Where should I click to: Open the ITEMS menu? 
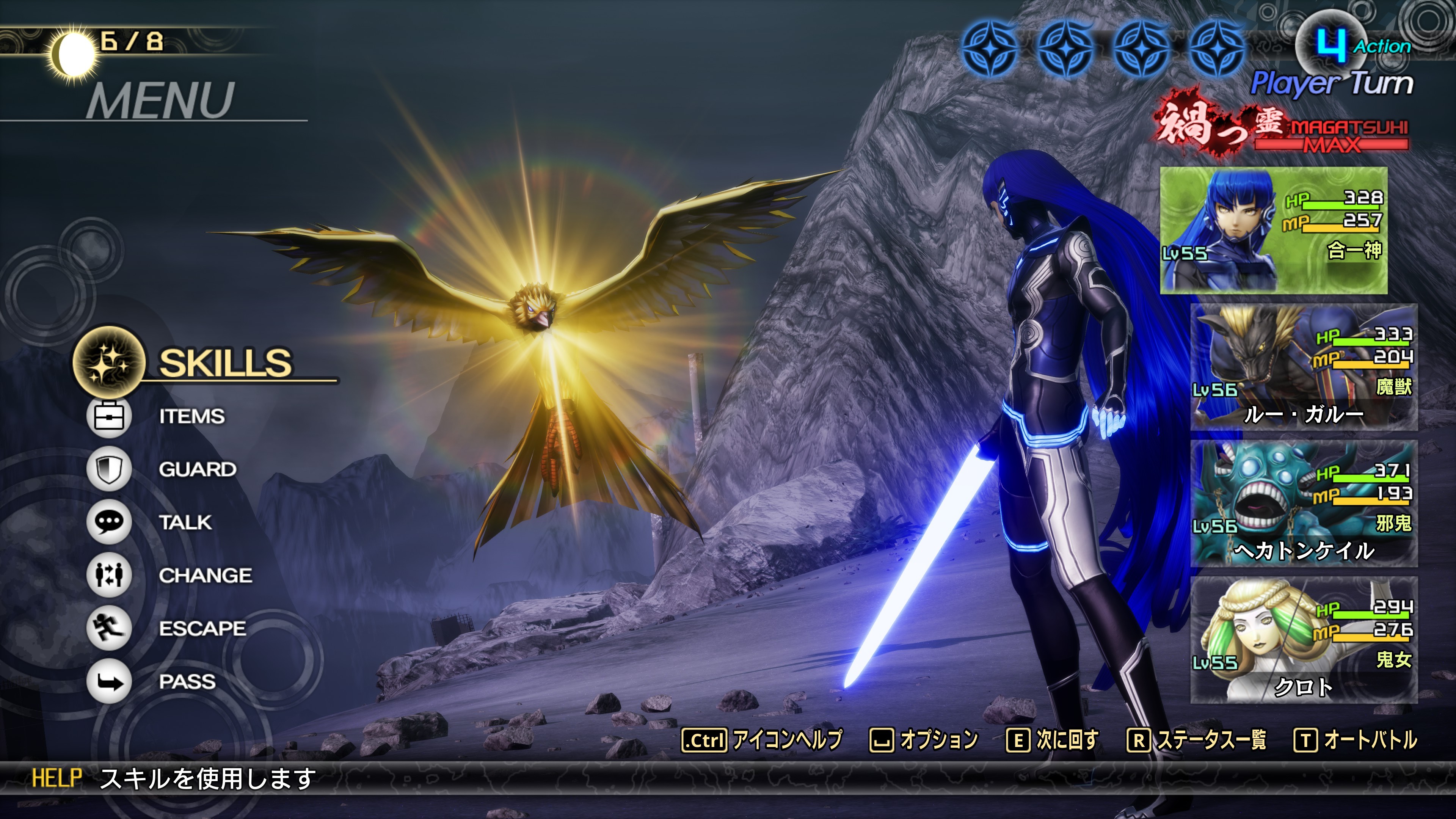191,417
